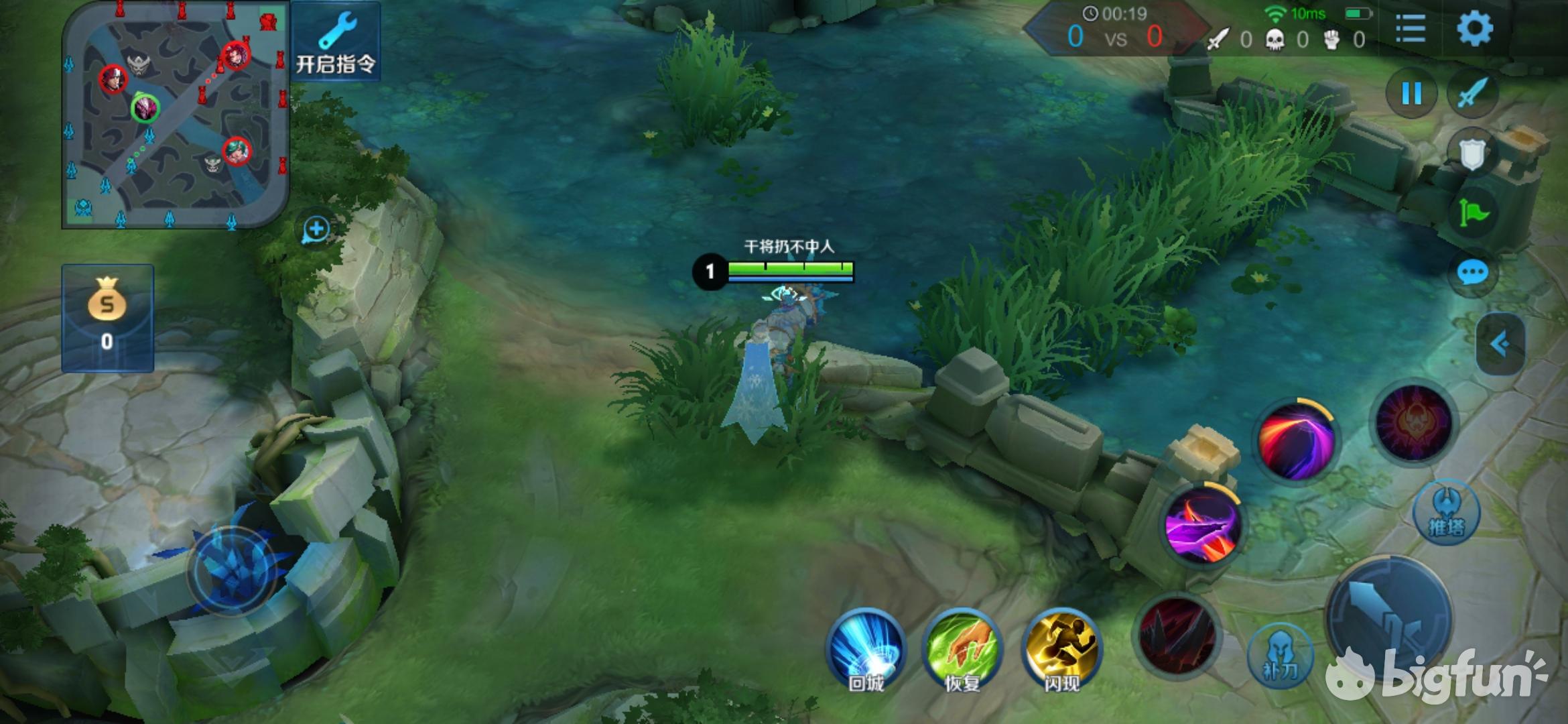The width and height of the screenshot is (1568, 724).
Task: Use the 回城 recall spell
Action: pos(866,648)
